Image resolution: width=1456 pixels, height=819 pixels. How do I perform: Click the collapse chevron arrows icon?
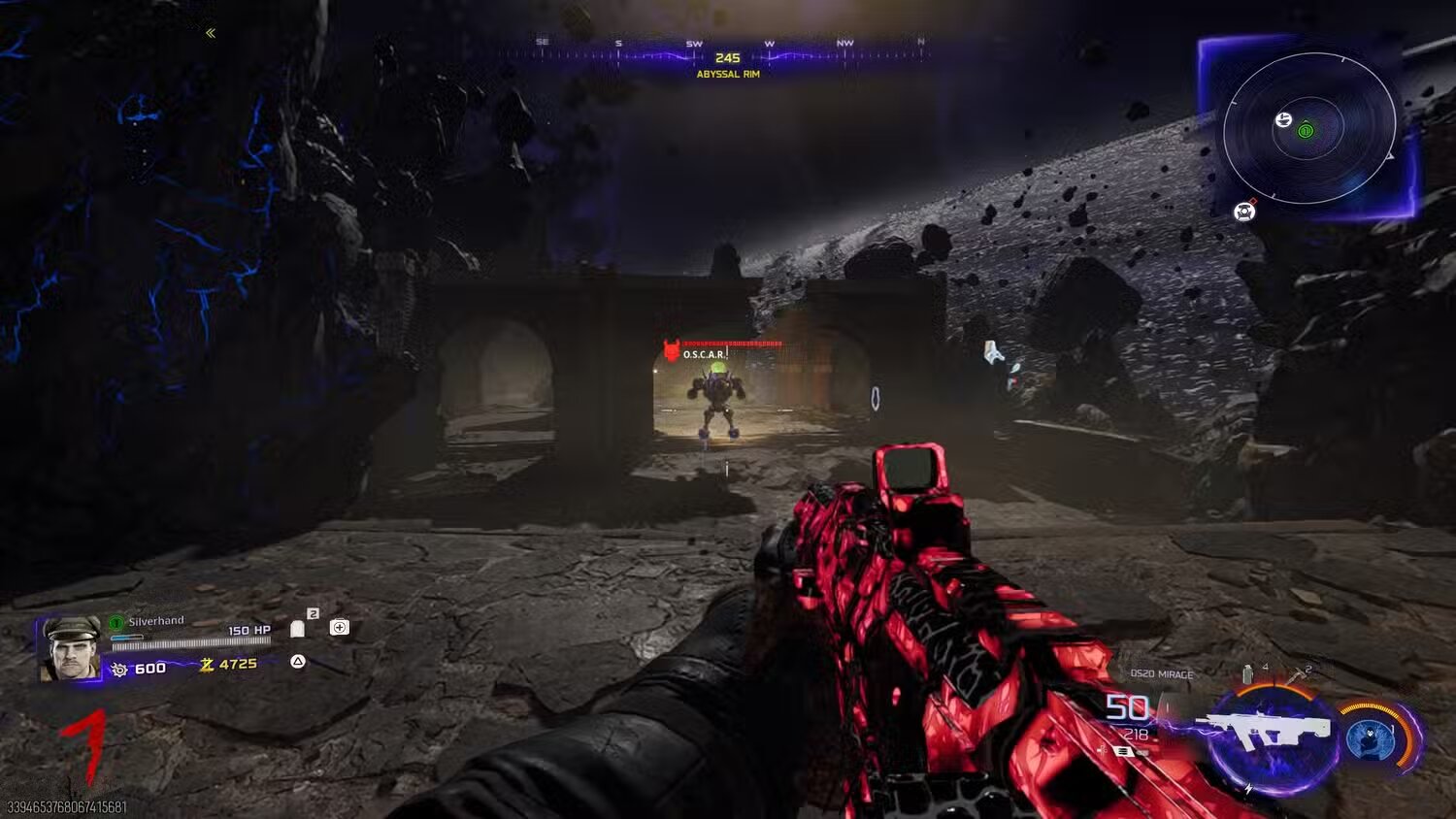click(211, 33)
